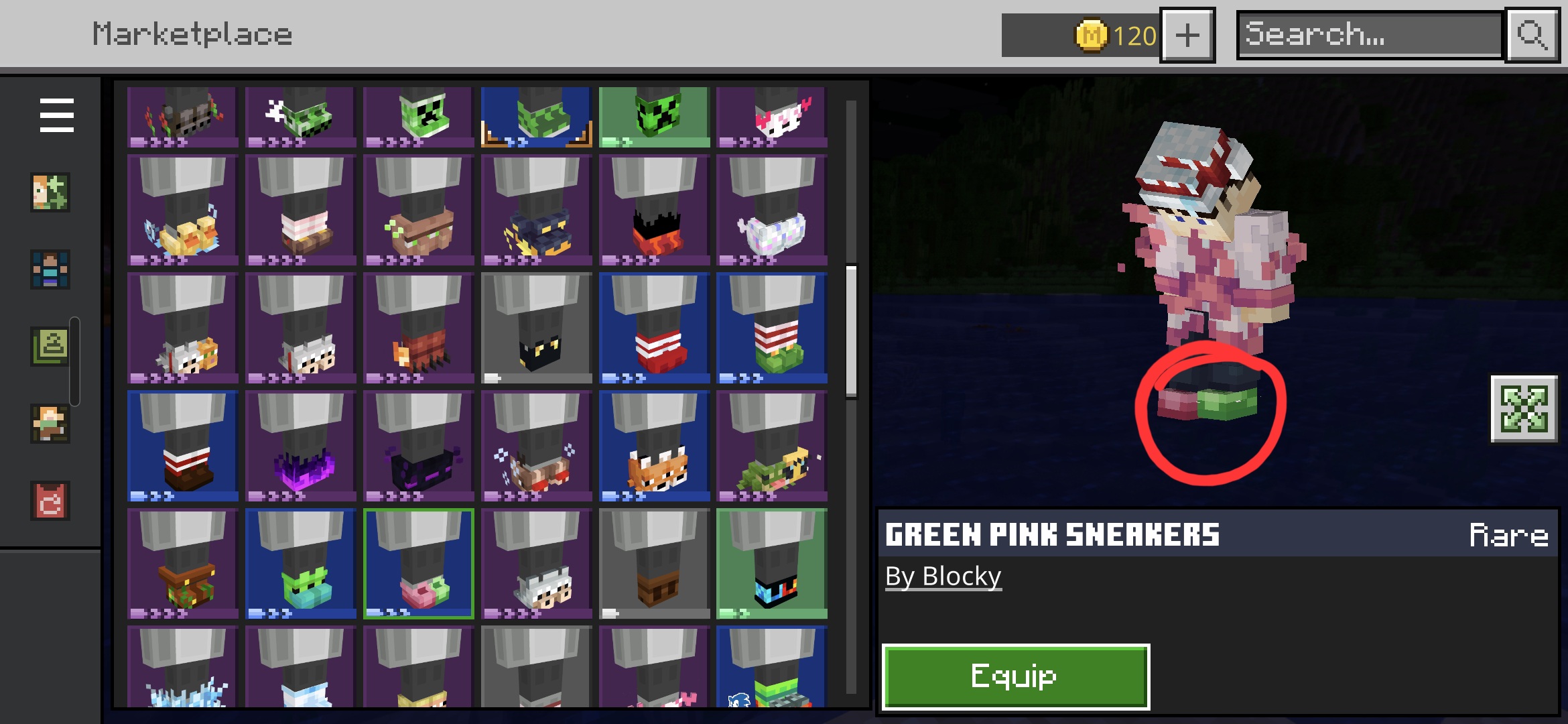Open the red outfit icon in sidebar
1568x724 pixels.
coord(50,501)
